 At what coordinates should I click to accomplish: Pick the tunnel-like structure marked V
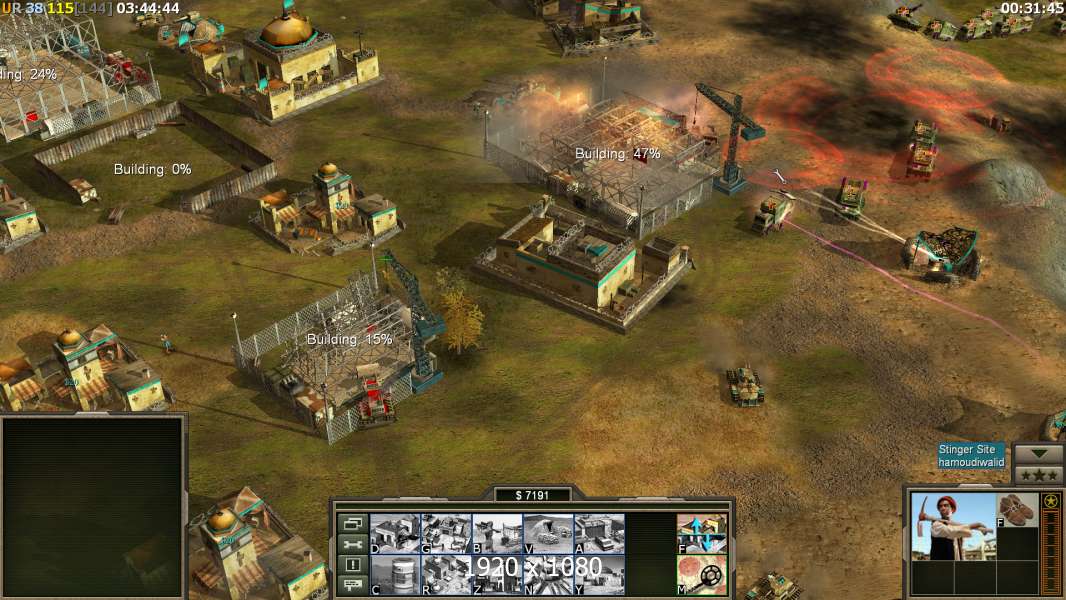click(x=548, y=534)
